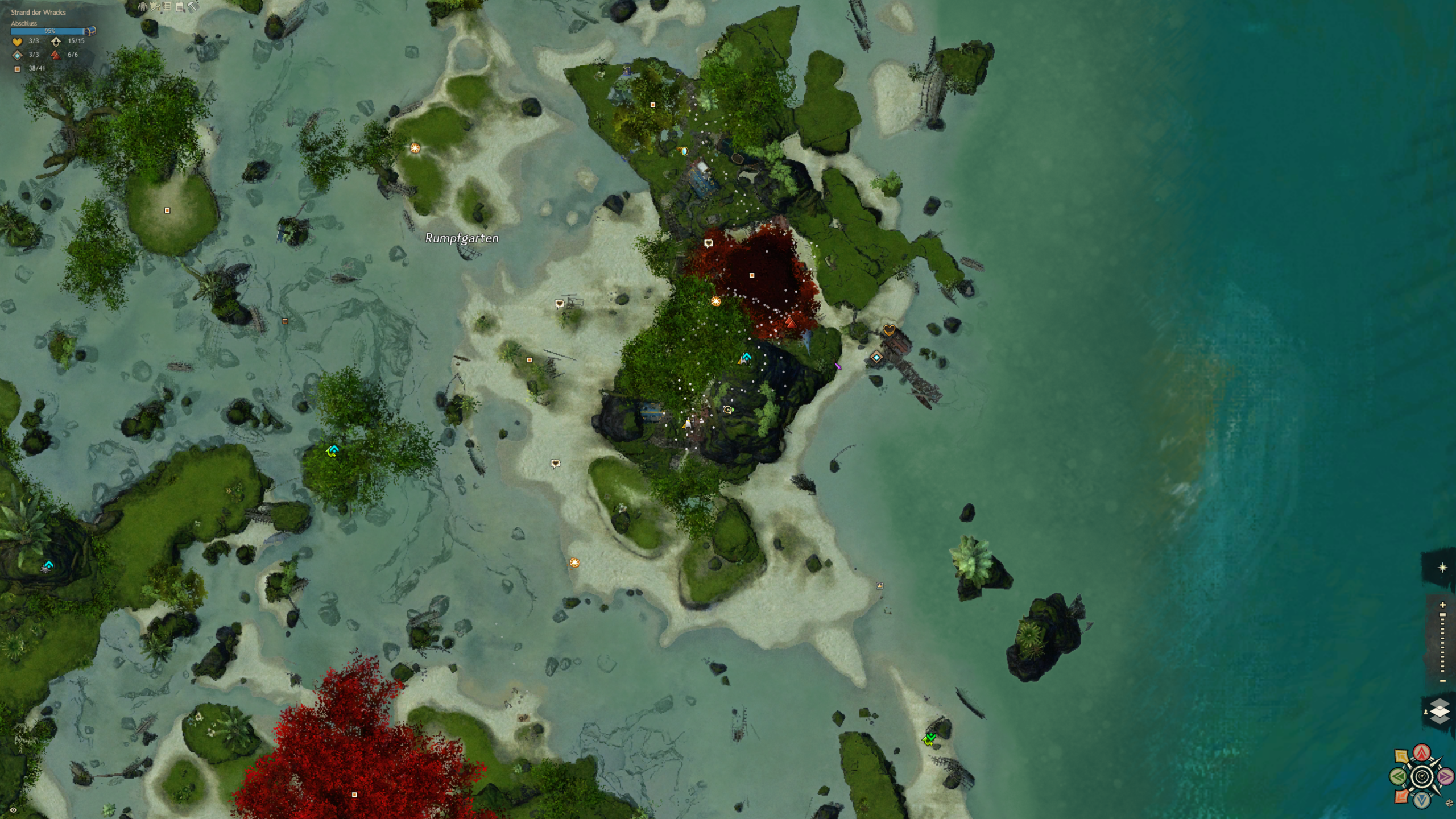Open the map floor layers selector
This screenshot has width=1456, height=819.
click(x=1439, y=711)
